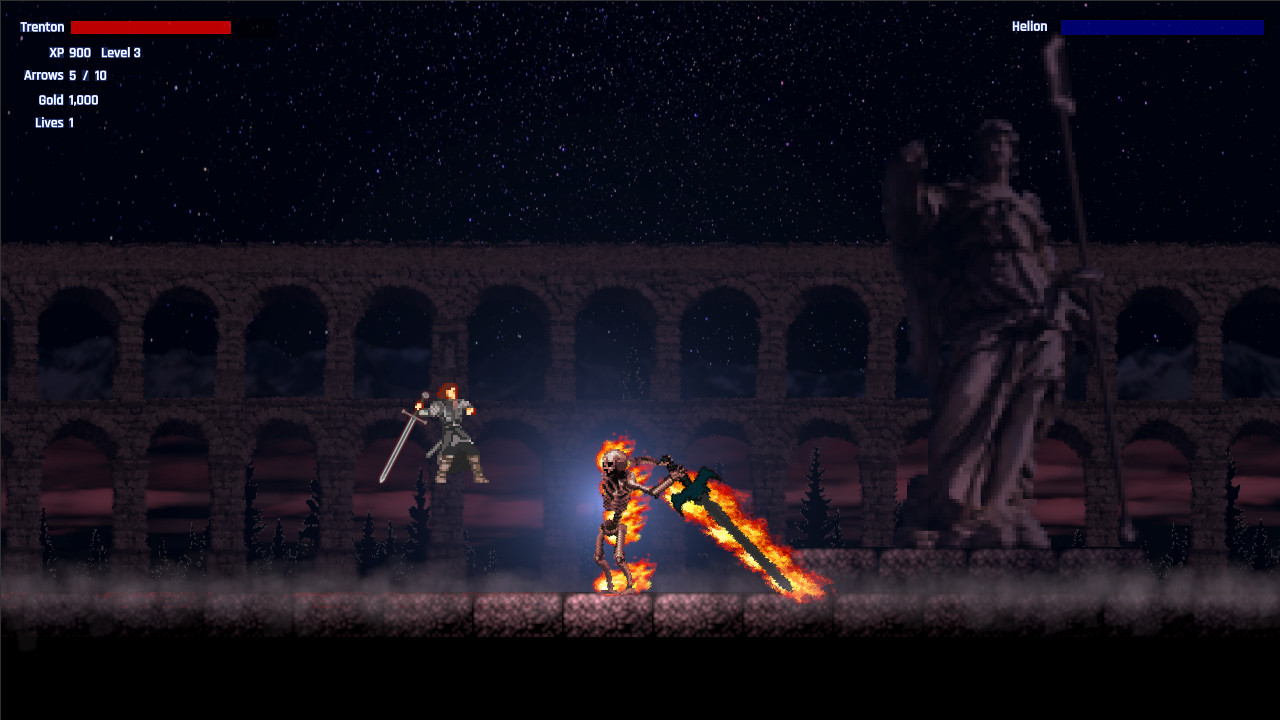Click the flames at the skeleton's feet
Image resolution: width=1280 pixels, height=720 pixels.
click(x=620, y=580)
